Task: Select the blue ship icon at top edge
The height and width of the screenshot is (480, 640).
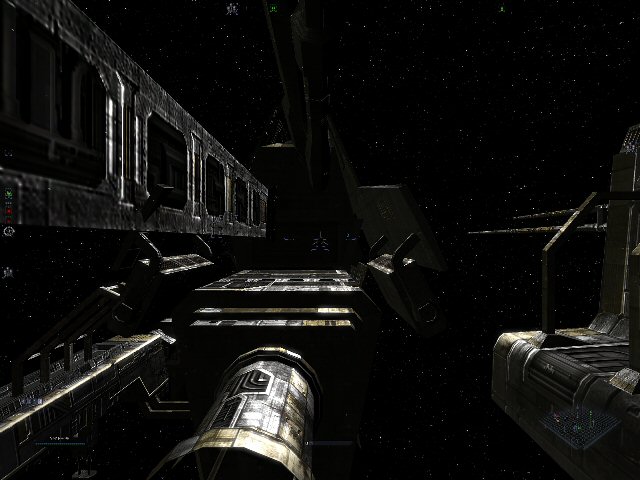Action: pos(233,8)
